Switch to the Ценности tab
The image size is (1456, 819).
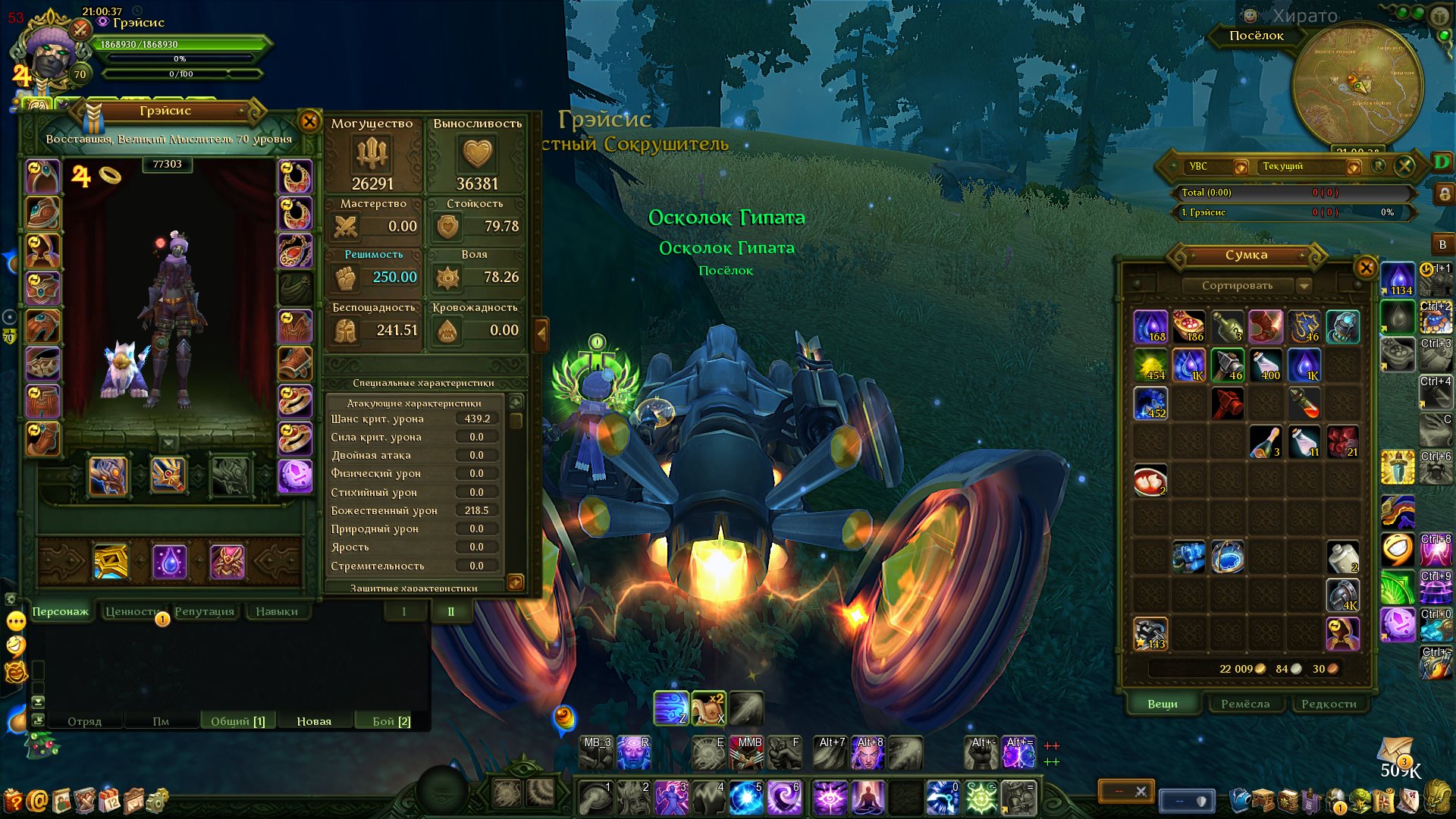coord(132,612)
